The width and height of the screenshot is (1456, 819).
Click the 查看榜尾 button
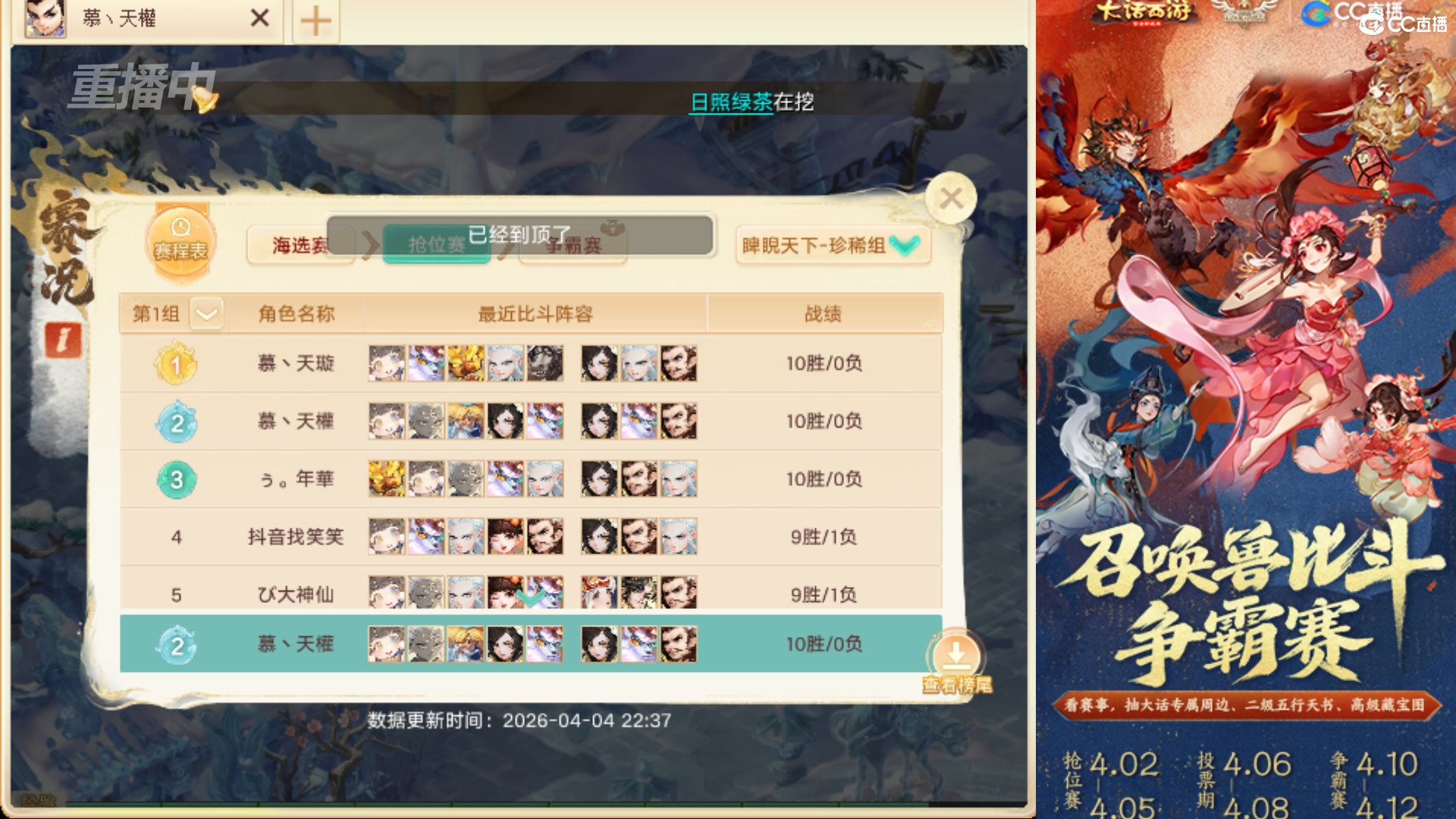(955, 682)
